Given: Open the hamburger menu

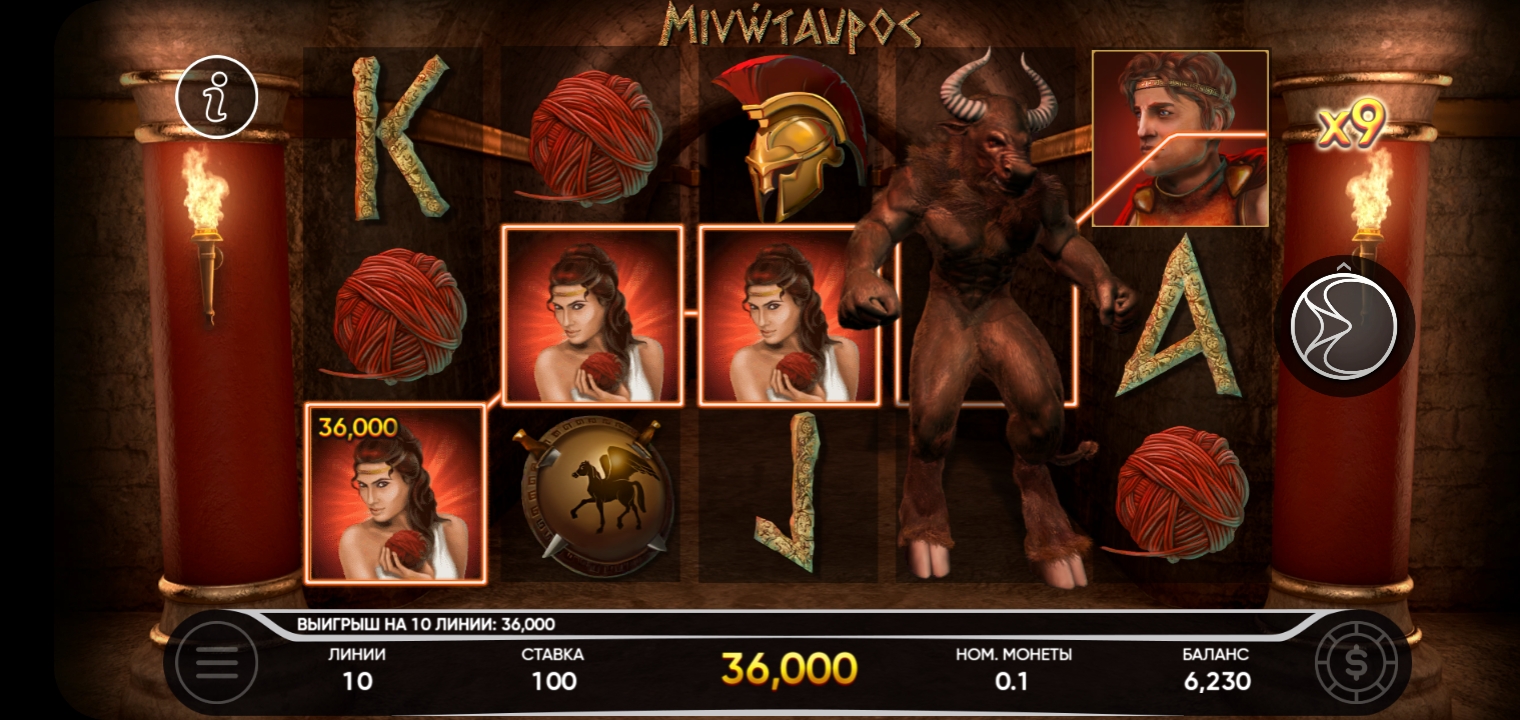Looking at the screenshot, I should 217,662.
